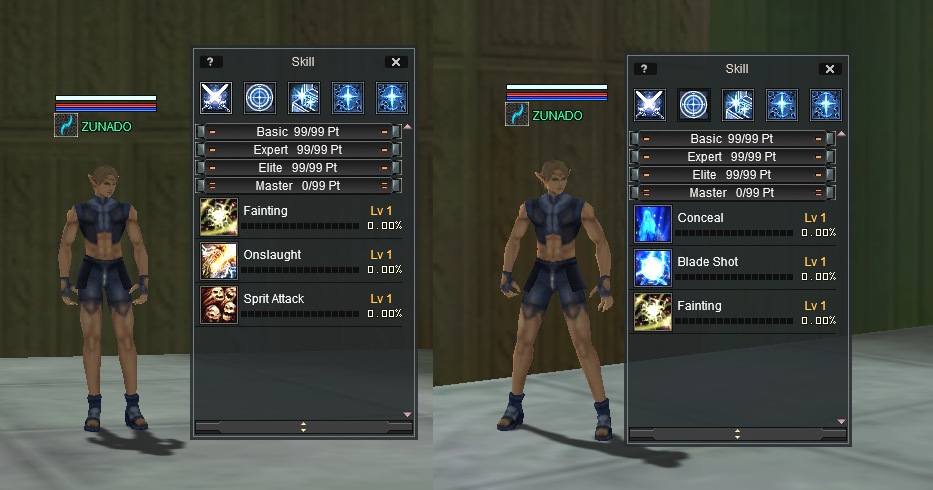The width and height of the screenshot is (933, 490).
Task: Expand the Basic category in Onslaught's Skill window
Action: click(298, 132)
